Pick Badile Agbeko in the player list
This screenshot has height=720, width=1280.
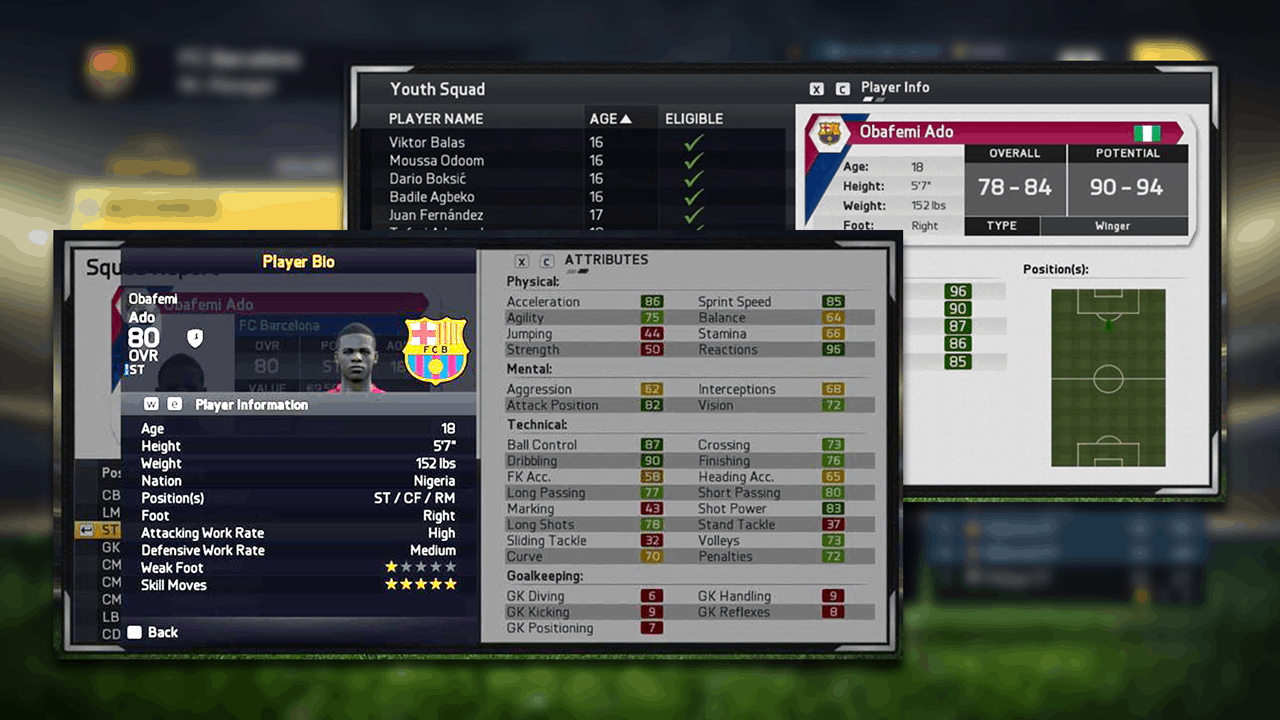click(432, 197)
